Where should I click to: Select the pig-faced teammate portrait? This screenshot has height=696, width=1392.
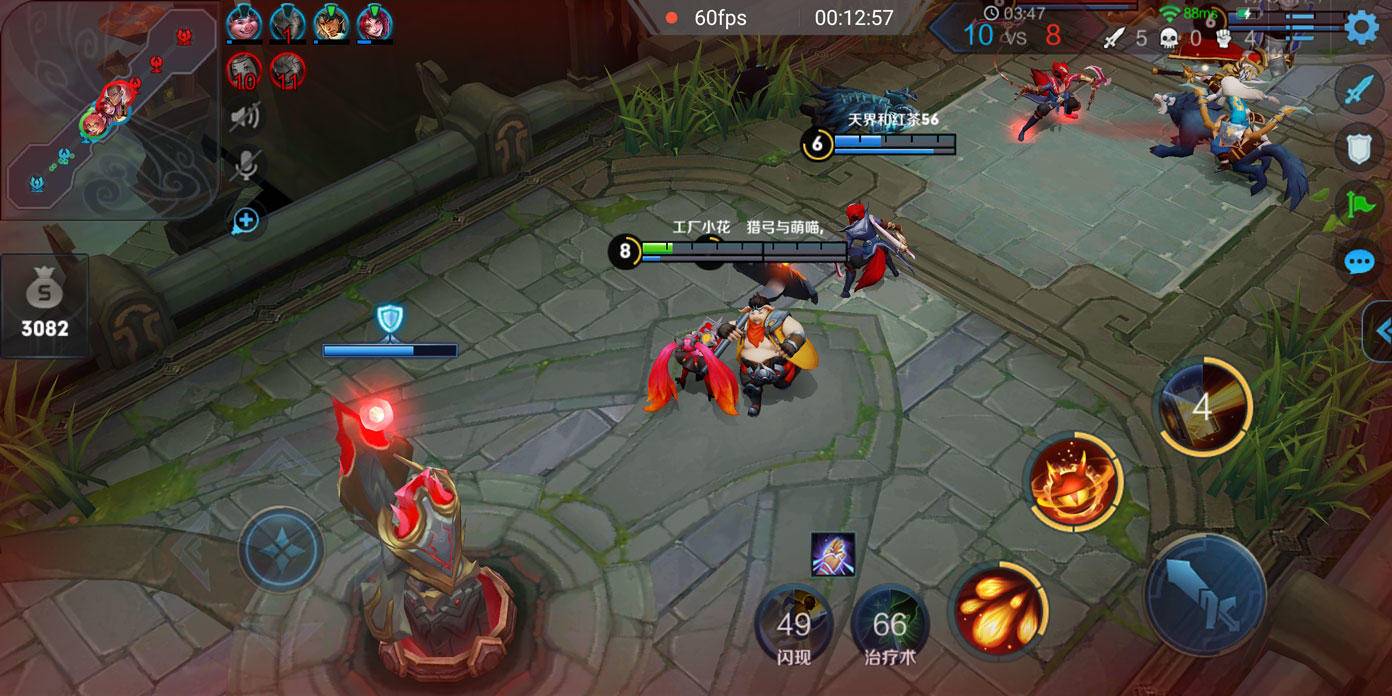click(x=243, y=24)
